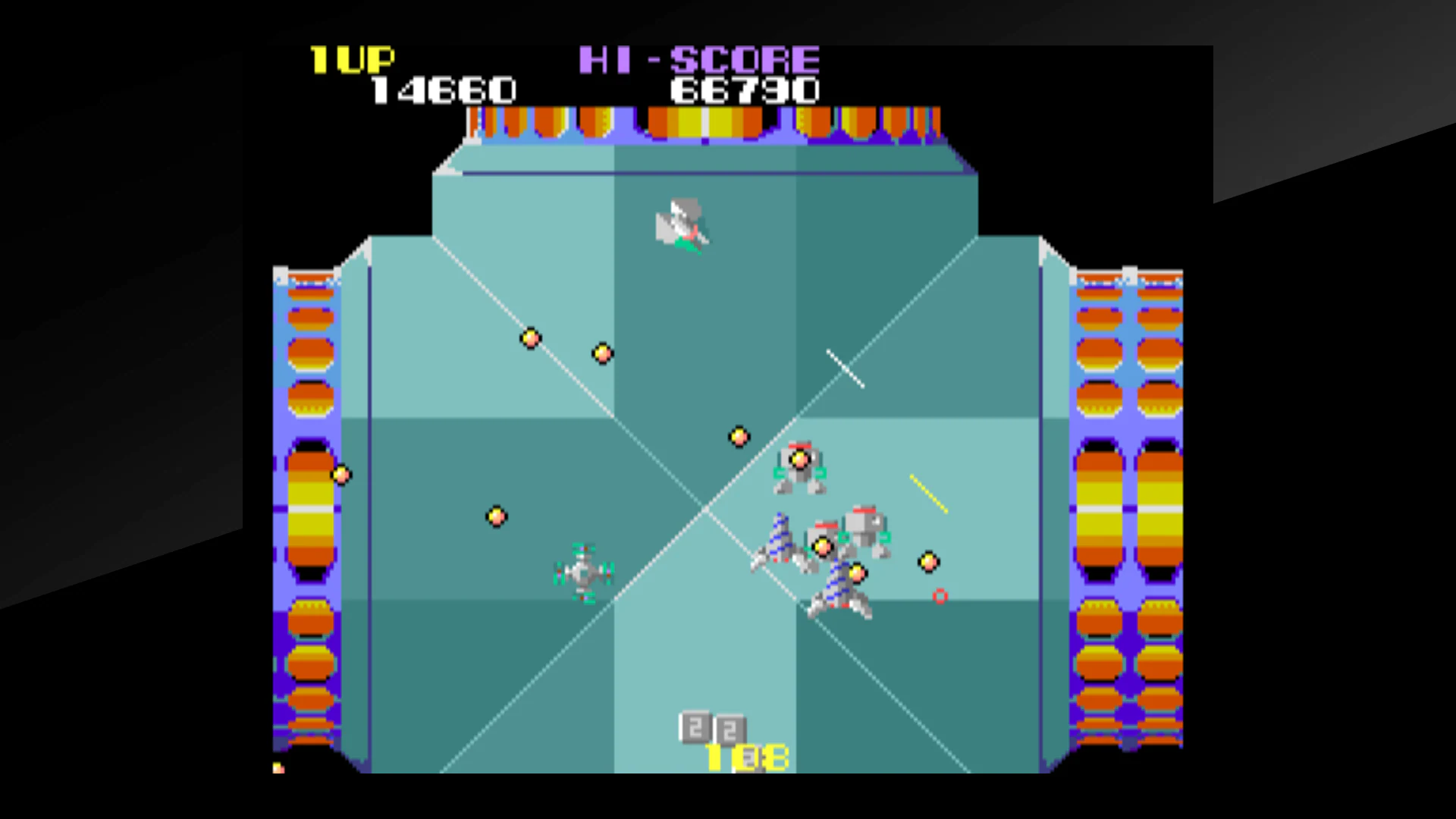Click the yellow 108 points popup
This screenshot has height=819, width=1456.
[x=745, y=756]
